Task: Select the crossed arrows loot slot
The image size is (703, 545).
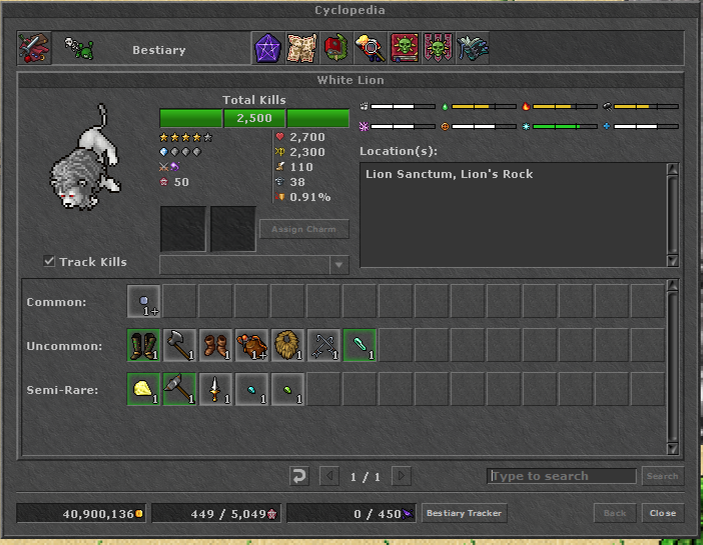Action: pos(324,345)
